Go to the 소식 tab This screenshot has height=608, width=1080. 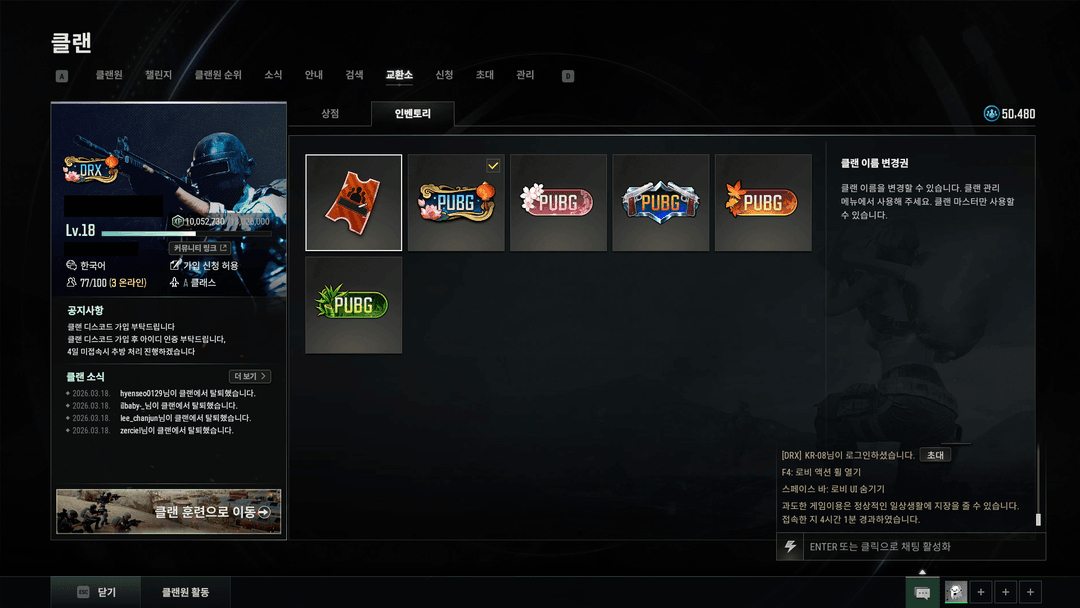273,75
